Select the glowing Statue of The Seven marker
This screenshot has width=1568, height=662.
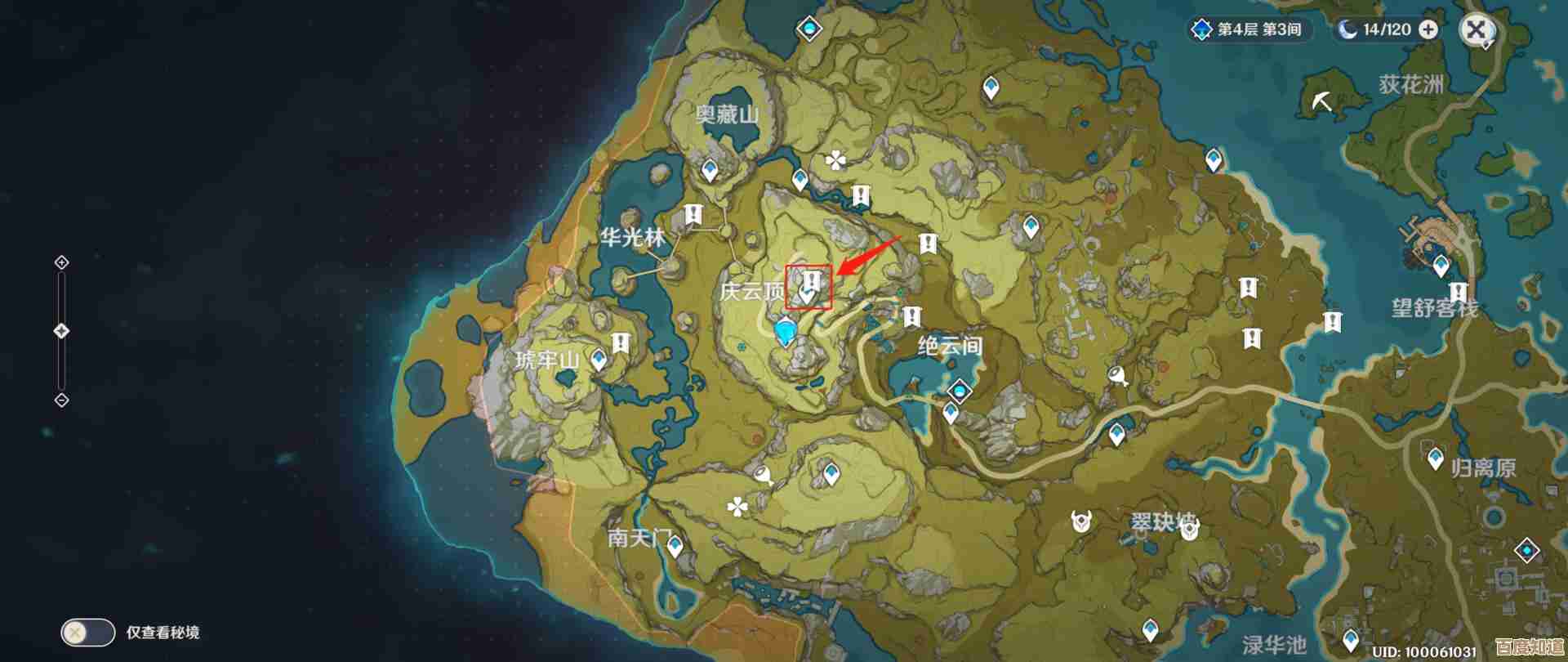pos(786,333)
